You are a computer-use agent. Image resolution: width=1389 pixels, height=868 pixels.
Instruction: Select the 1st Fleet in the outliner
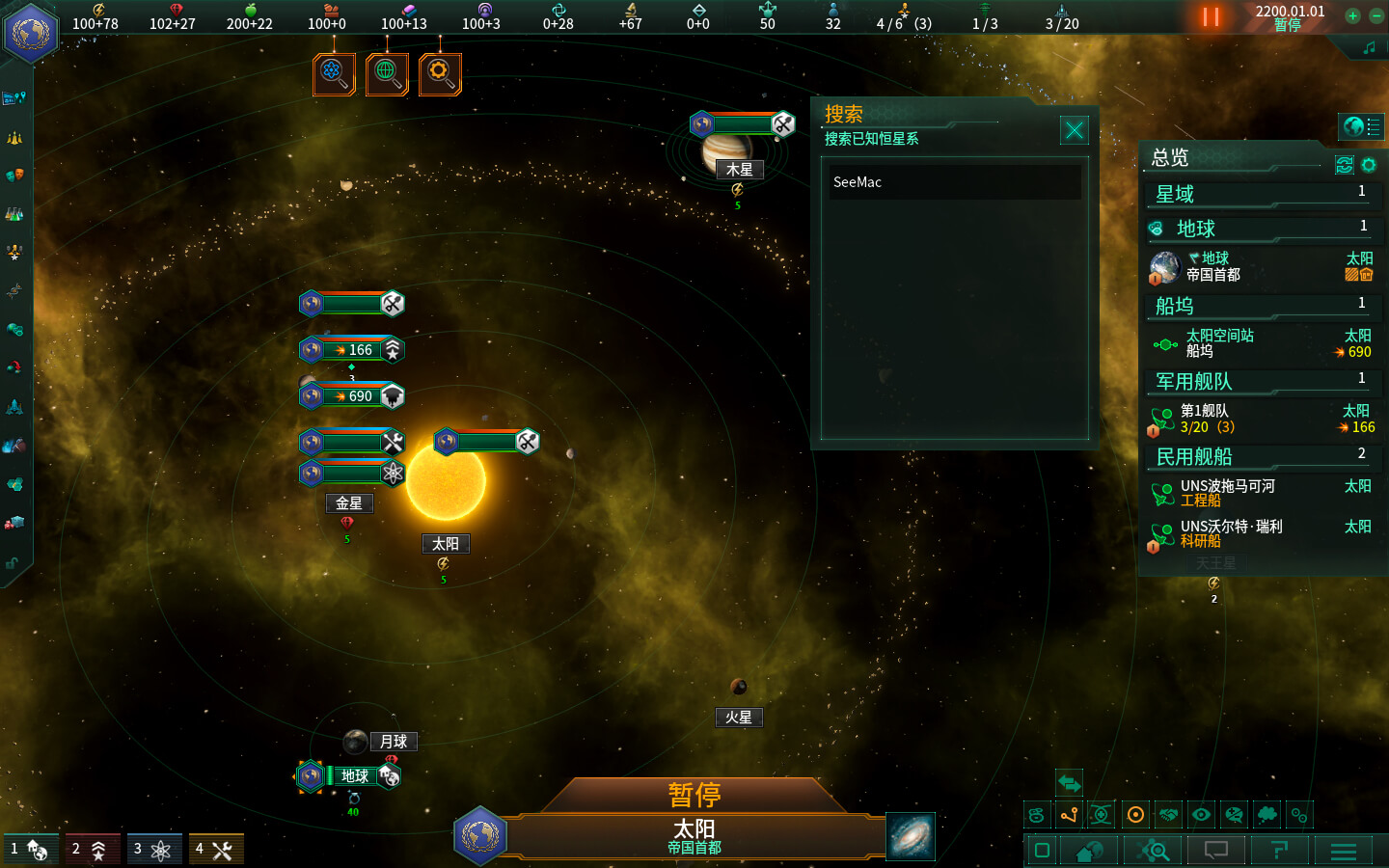click(x=1262, y=419)
